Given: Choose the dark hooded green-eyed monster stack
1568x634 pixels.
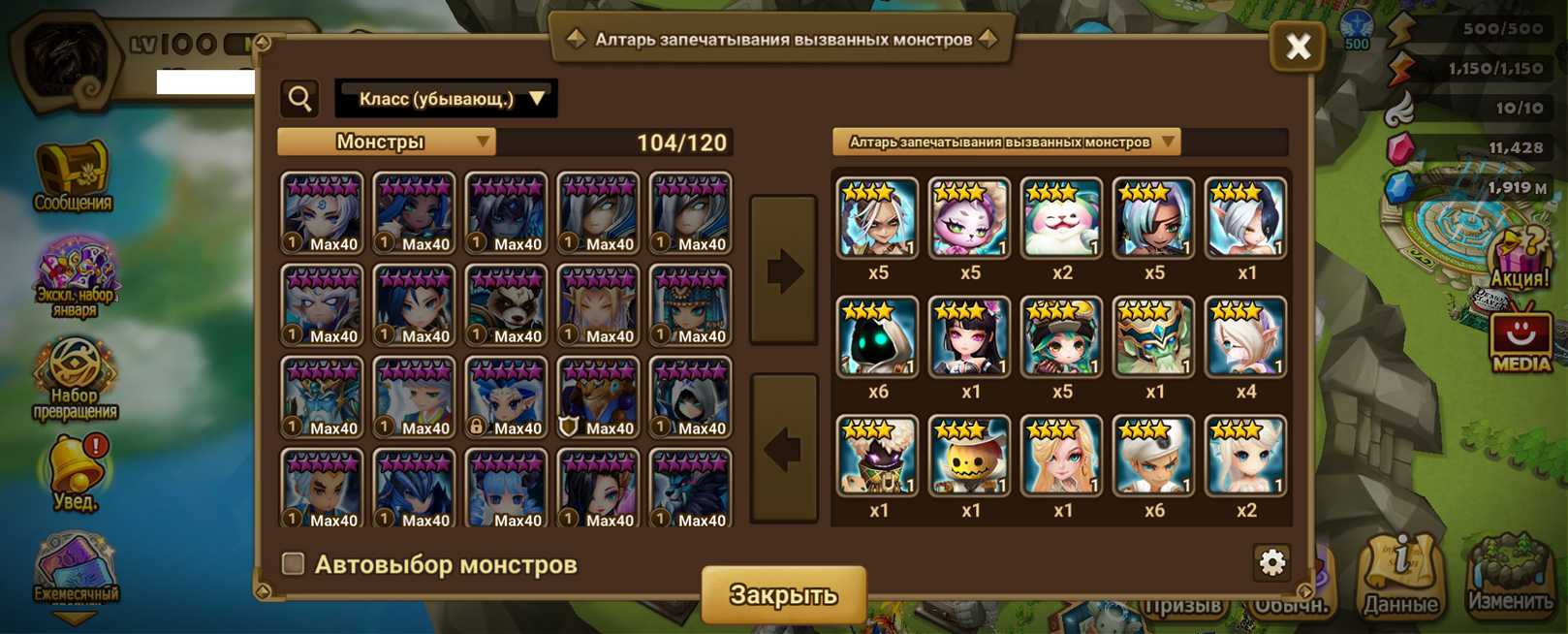Looking at the screenshot, I should [877, 336].
